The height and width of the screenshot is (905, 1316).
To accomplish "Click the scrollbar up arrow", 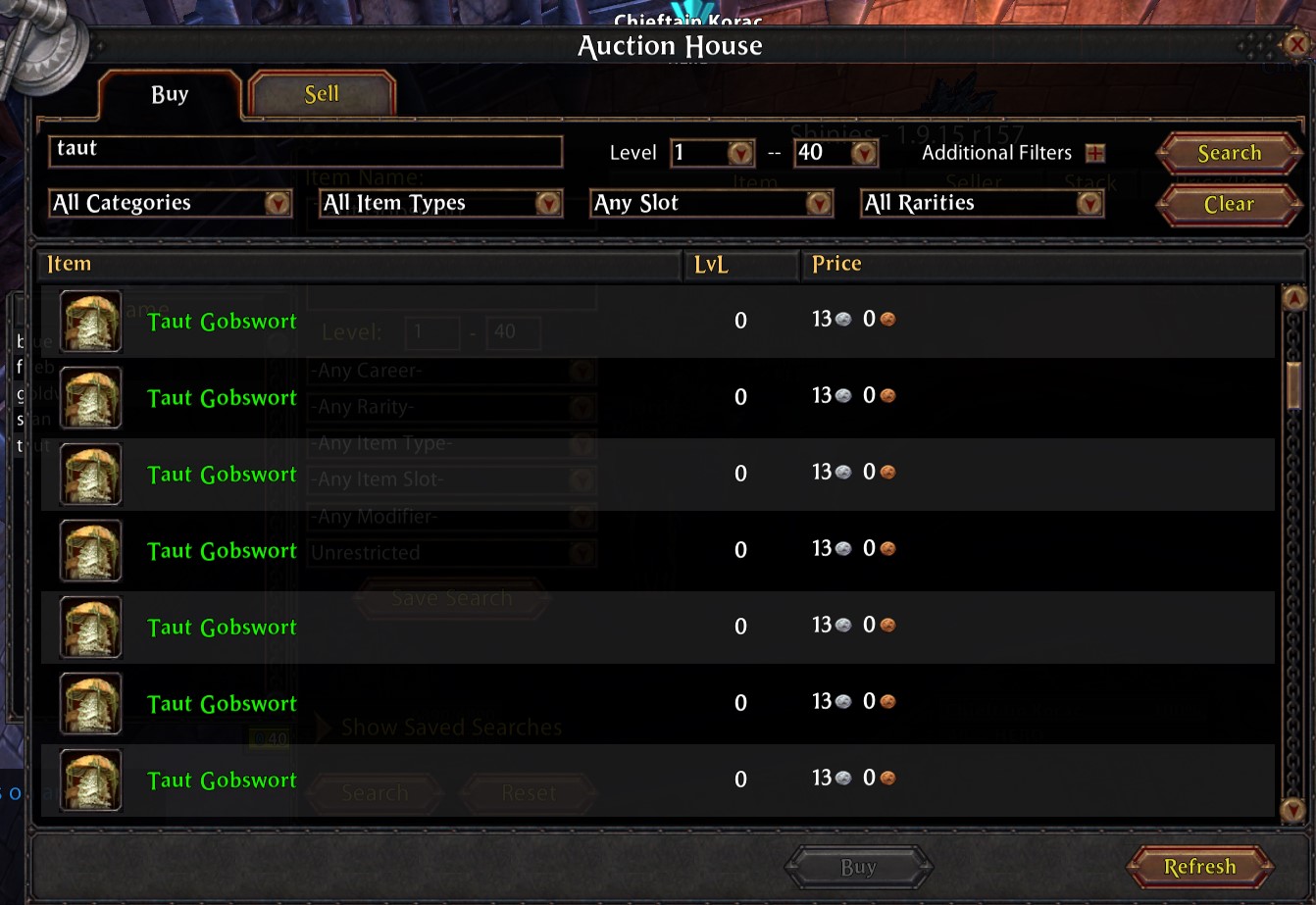I will click(x=1295, y=298).
